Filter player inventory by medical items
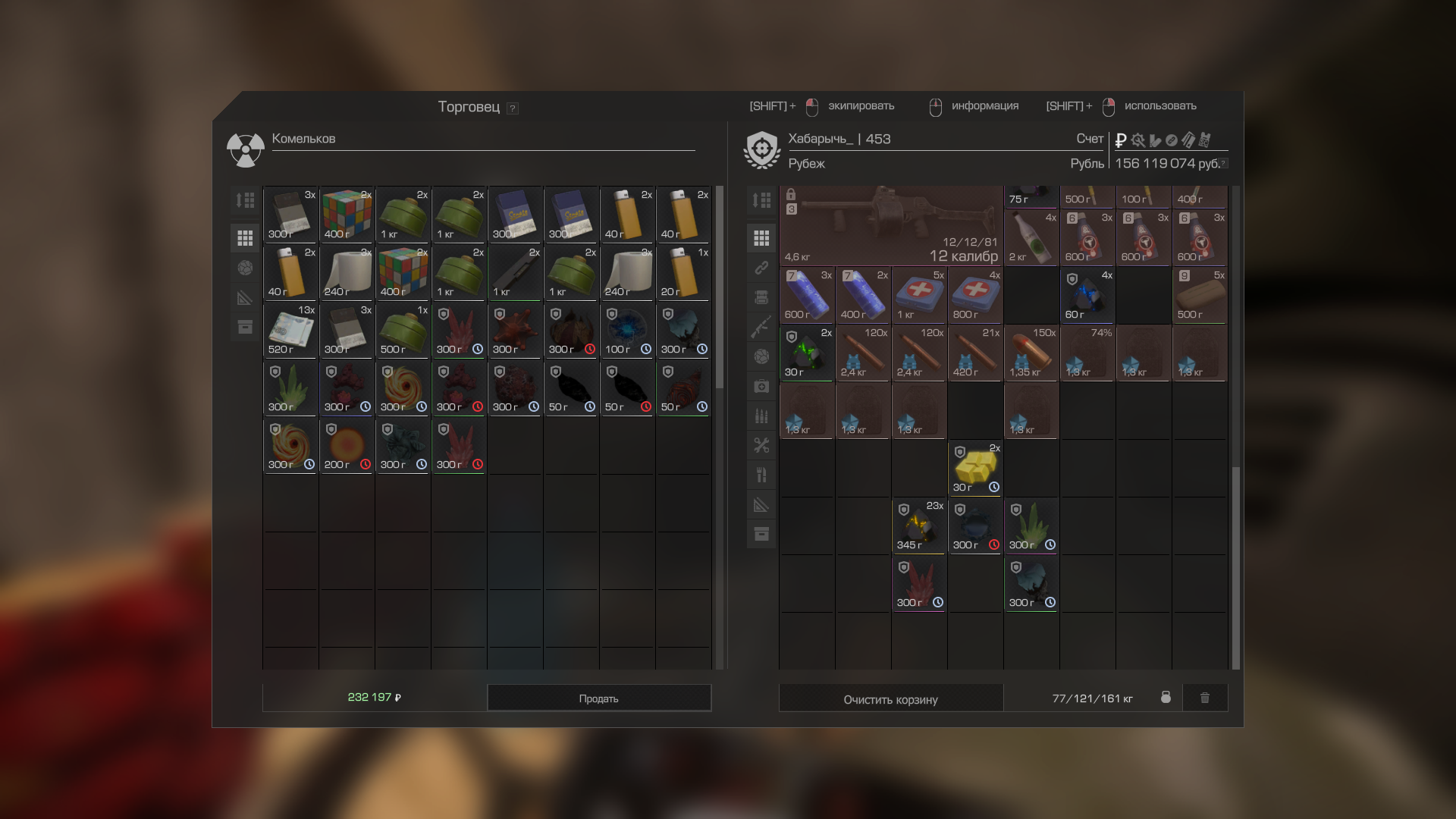The image size is (1456, 819). coord(761,386)
